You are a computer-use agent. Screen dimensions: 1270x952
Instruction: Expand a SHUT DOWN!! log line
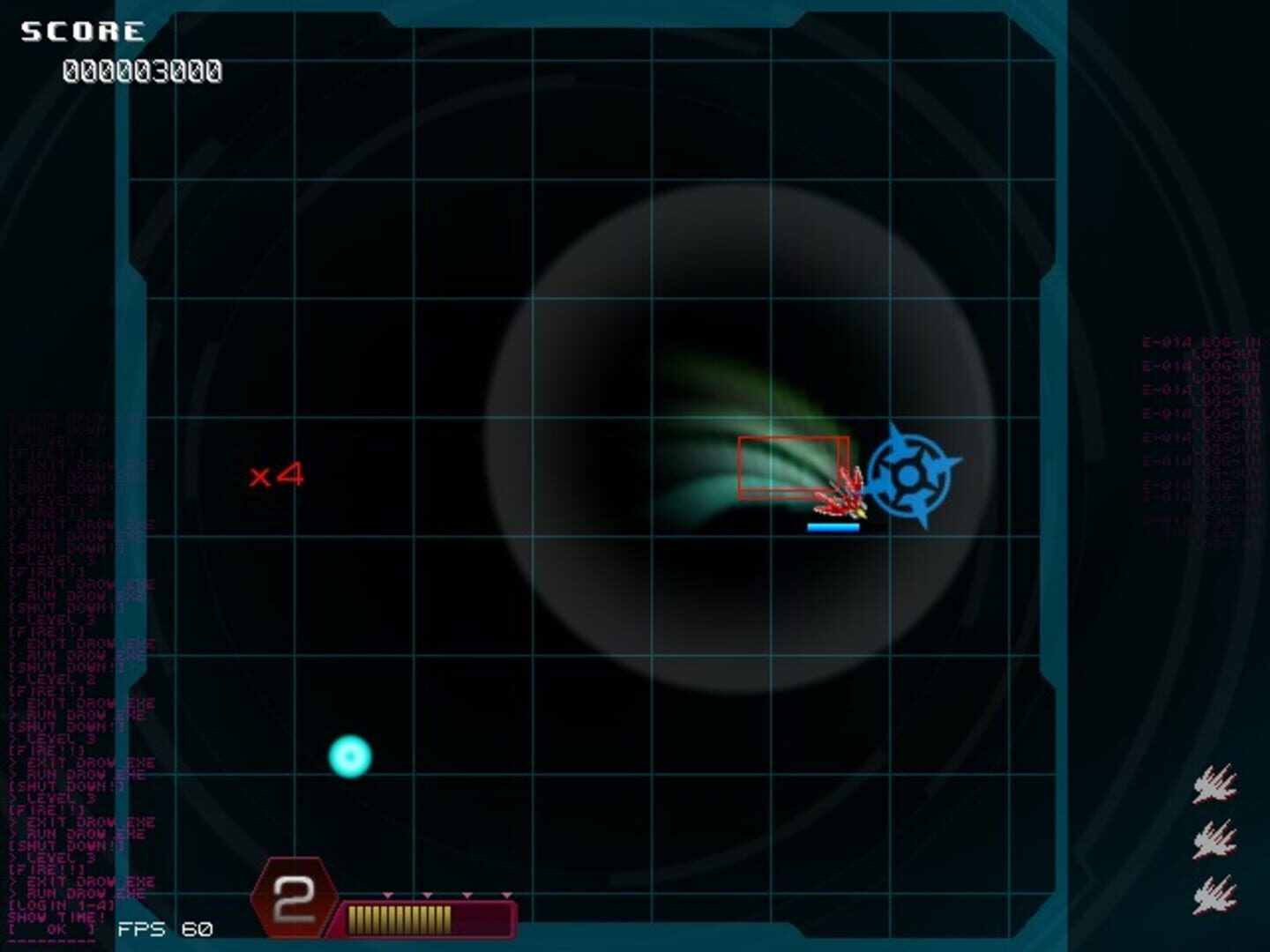tap(60, 846)
